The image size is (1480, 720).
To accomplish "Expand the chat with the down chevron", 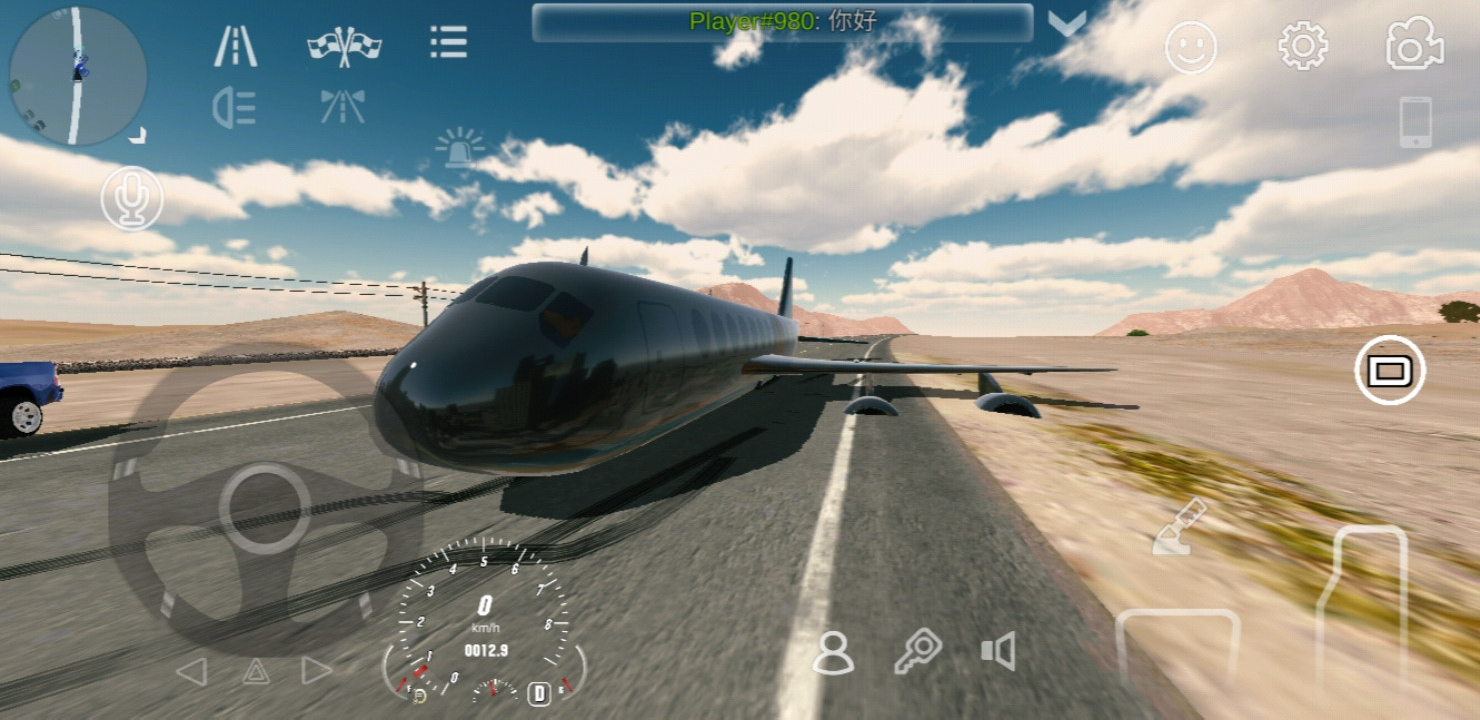I will (1067, 24).
